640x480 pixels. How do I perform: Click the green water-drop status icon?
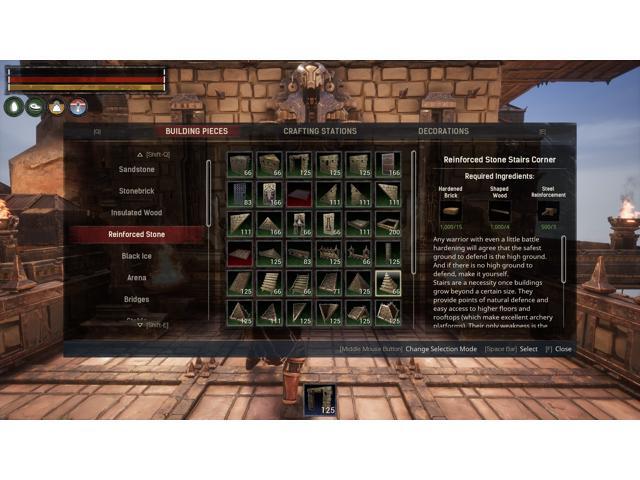tap(15, 107)
